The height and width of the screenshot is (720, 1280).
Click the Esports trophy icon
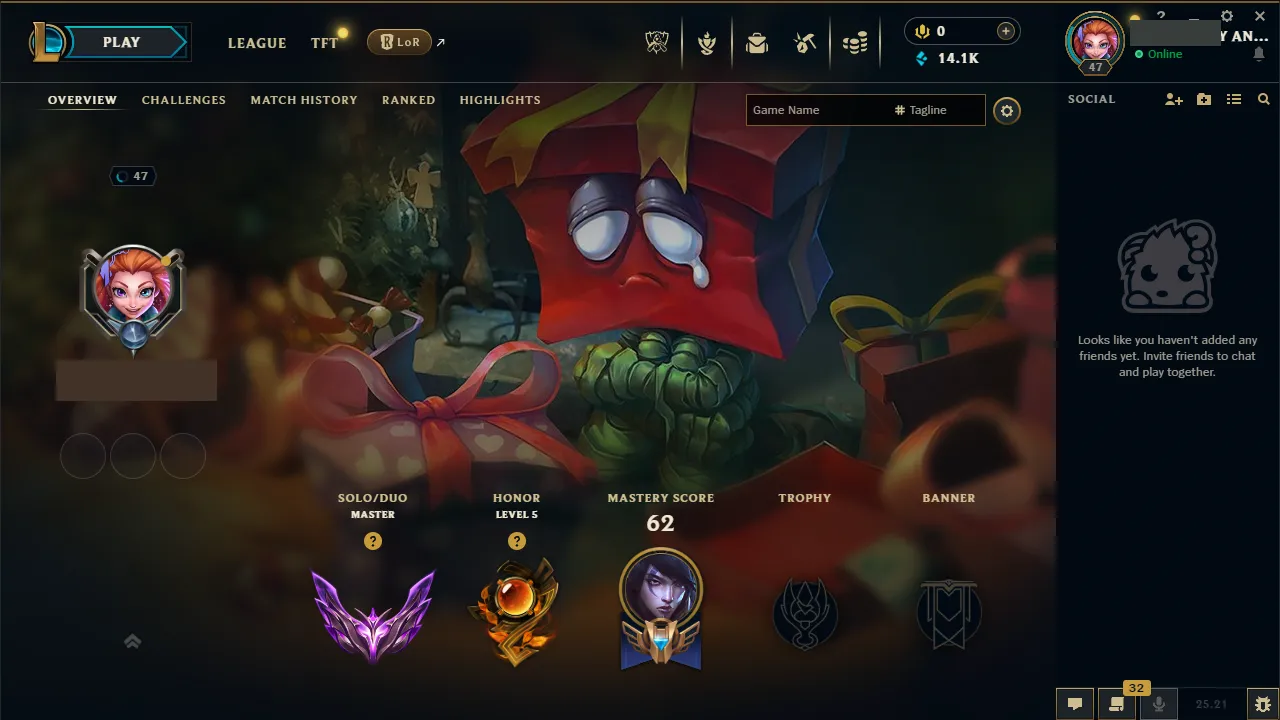[657, 41]
